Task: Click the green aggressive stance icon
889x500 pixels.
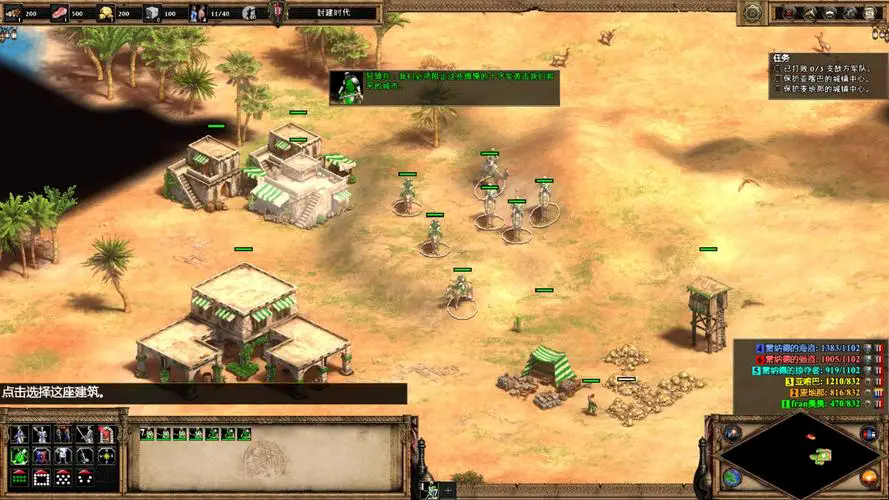Action: click(x=19, y=456)
